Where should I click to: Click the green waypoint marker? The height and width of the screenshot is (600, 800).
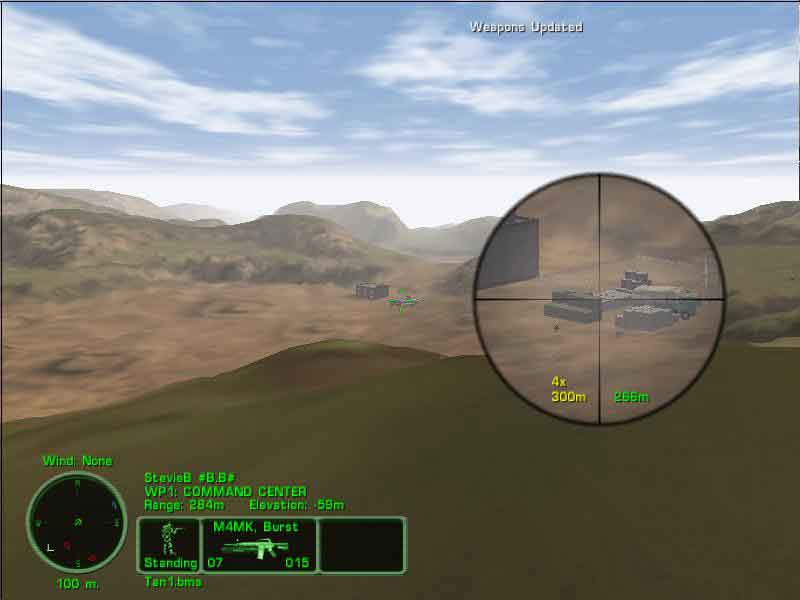tap(402, 299)
